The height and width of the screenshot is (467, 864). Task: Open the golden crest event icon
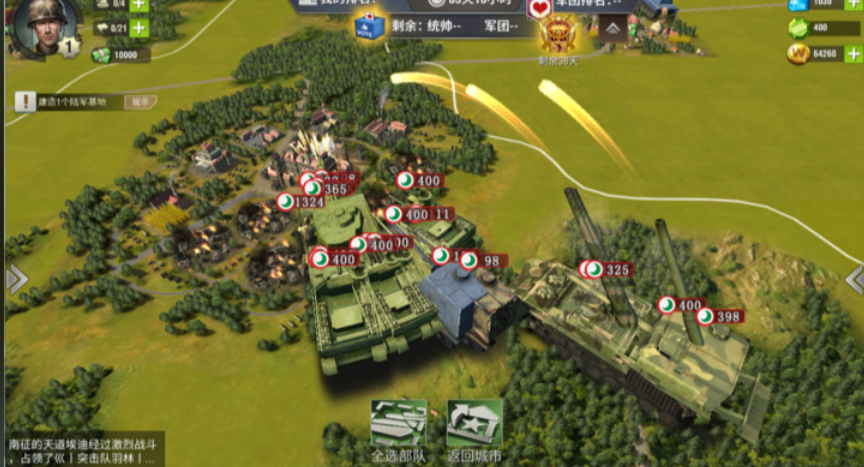tap(557, 34)
